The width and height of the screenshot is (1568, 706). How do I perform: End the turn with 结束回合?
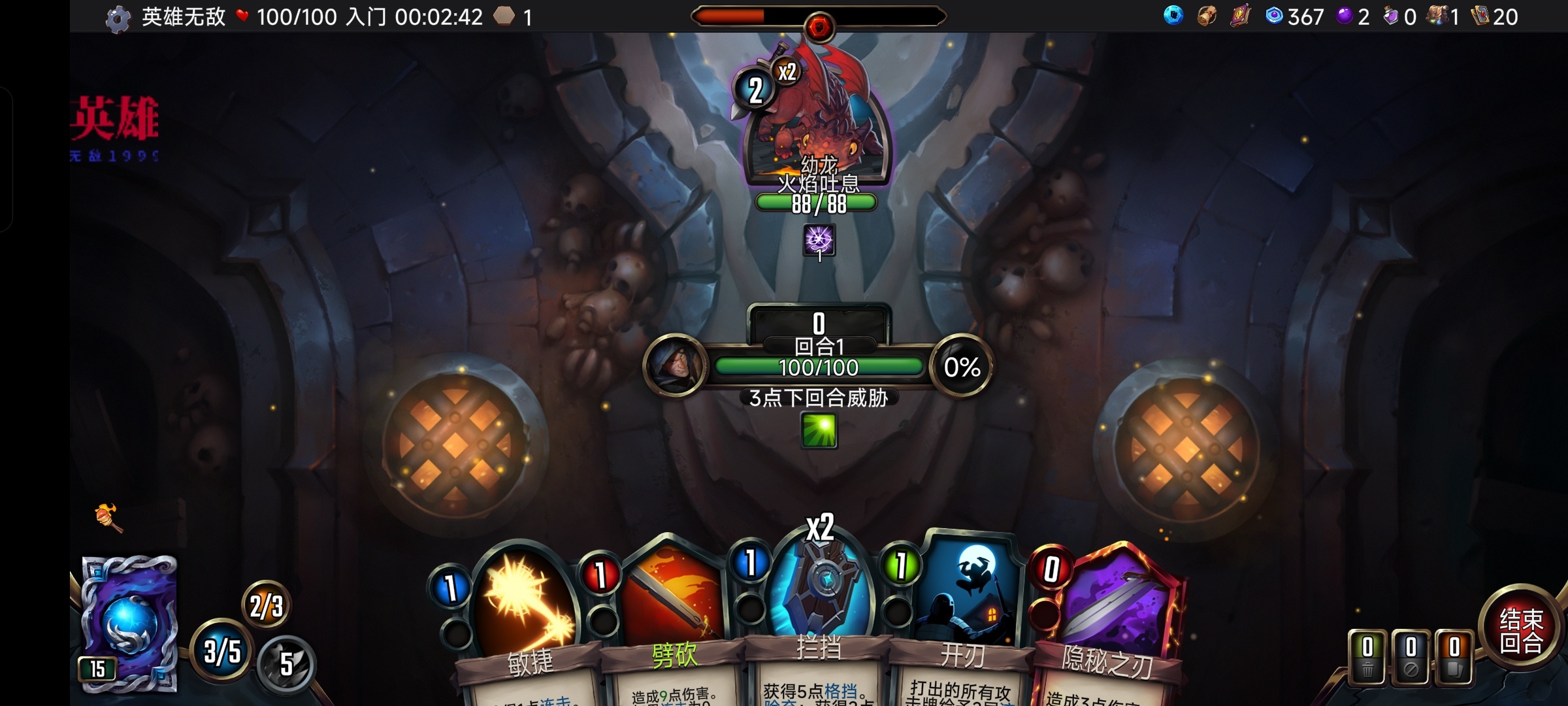(1521, 630)
